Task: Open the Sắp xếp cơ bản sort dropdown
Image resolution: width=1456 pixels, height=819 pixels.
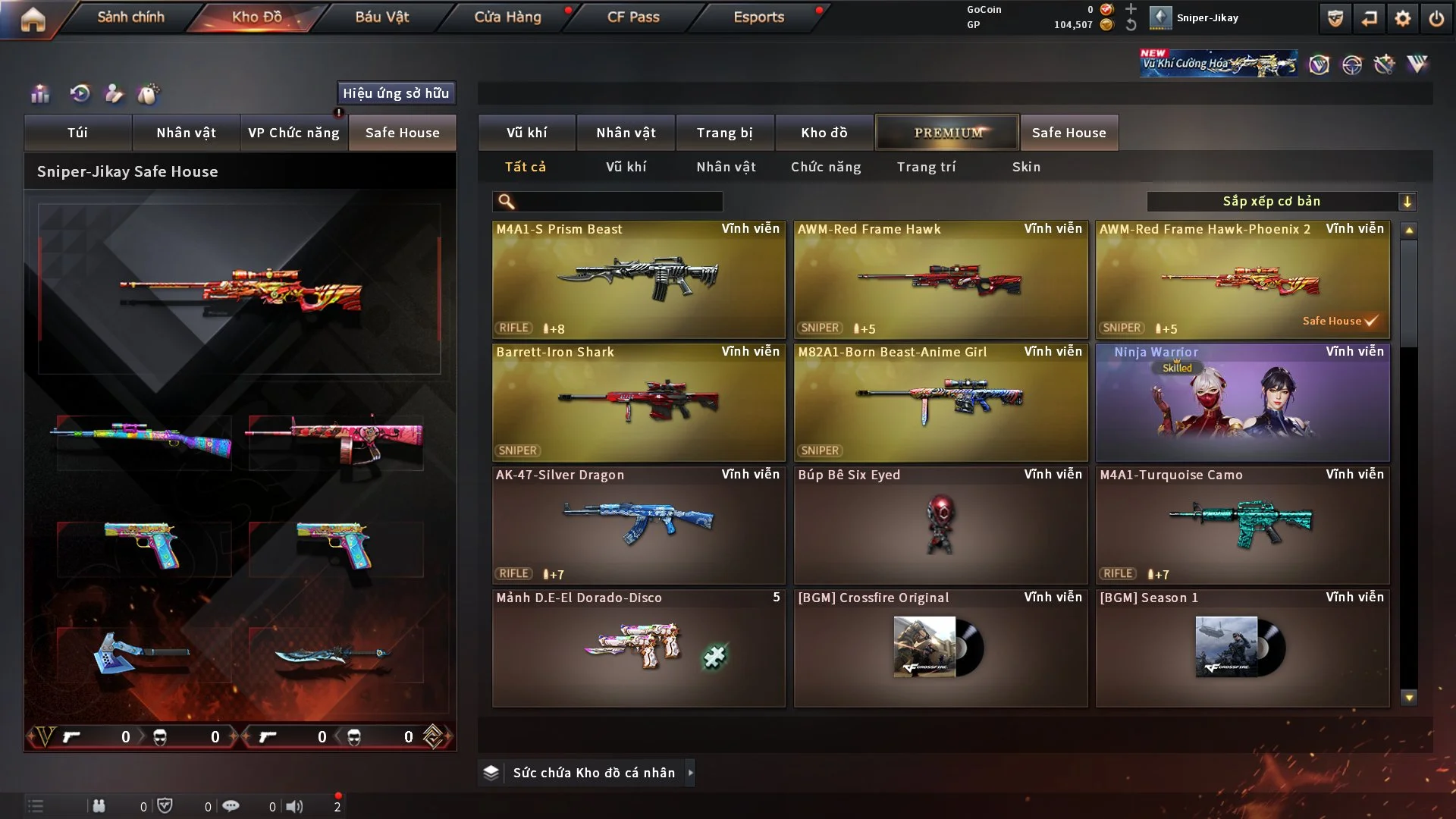Action: click(x=1281, y=202)
